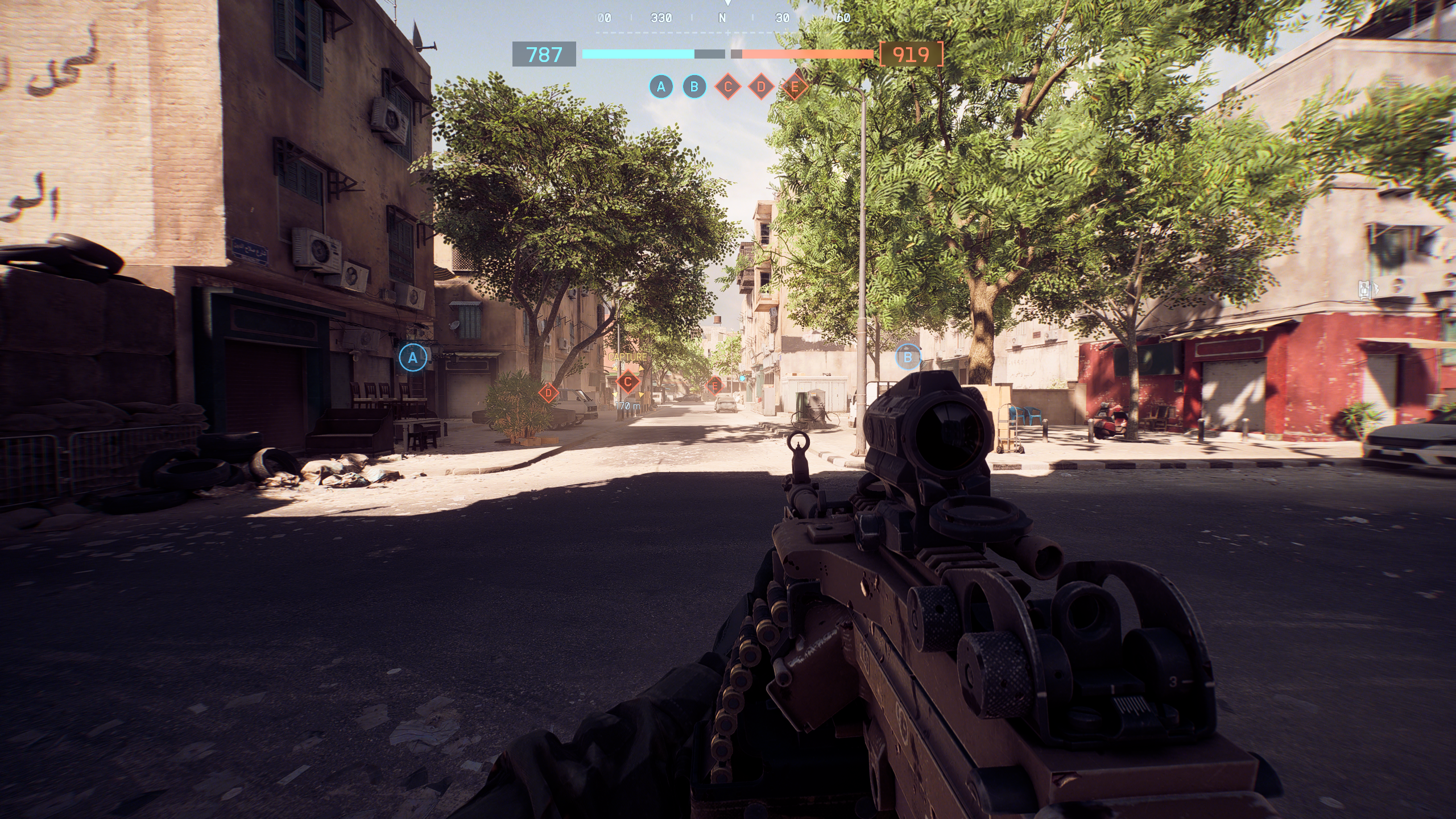
Task: Select objective A in the score header row
Action: click(661, 87)
